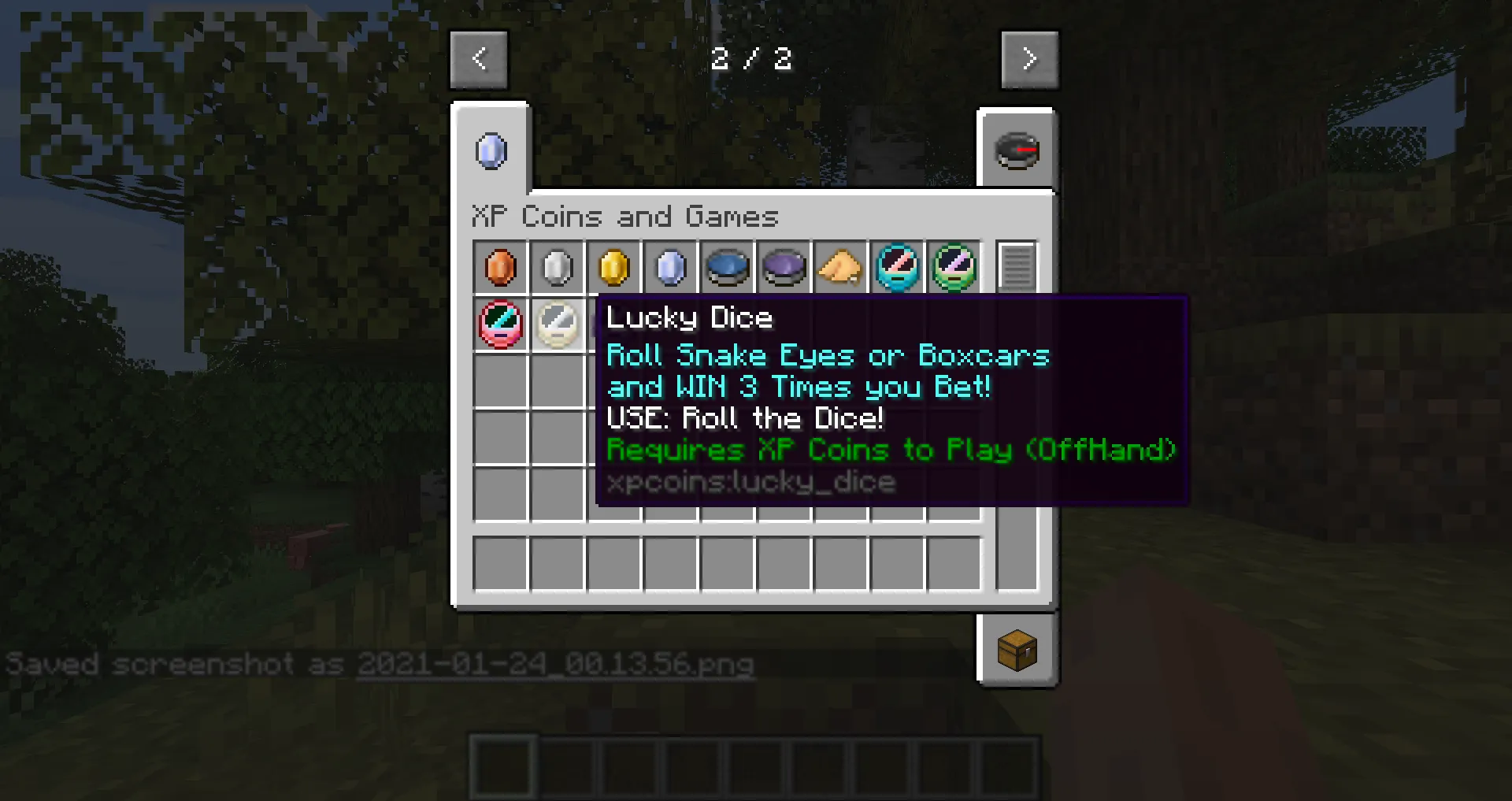Go back to the previous inventory page

coord(479,59)
